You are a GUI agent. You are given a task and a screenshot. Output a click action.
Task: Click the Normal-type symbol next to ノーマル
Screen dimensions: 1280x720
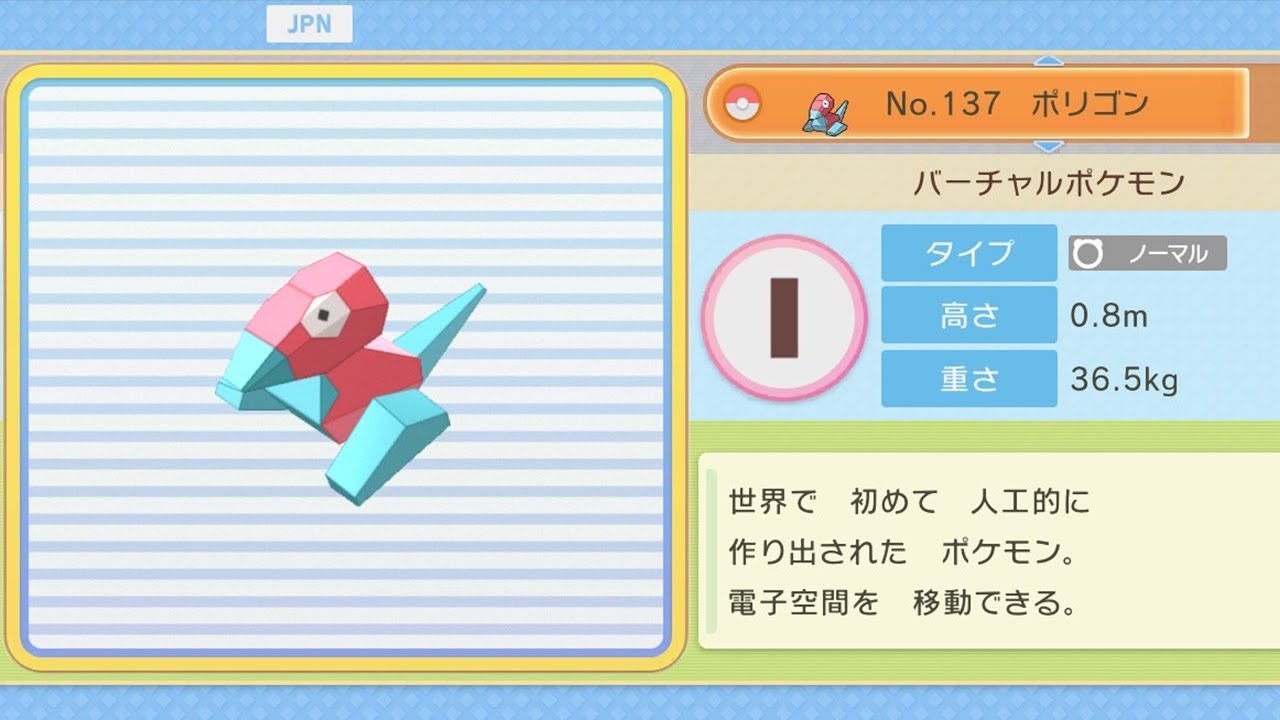pos(1088,253)
